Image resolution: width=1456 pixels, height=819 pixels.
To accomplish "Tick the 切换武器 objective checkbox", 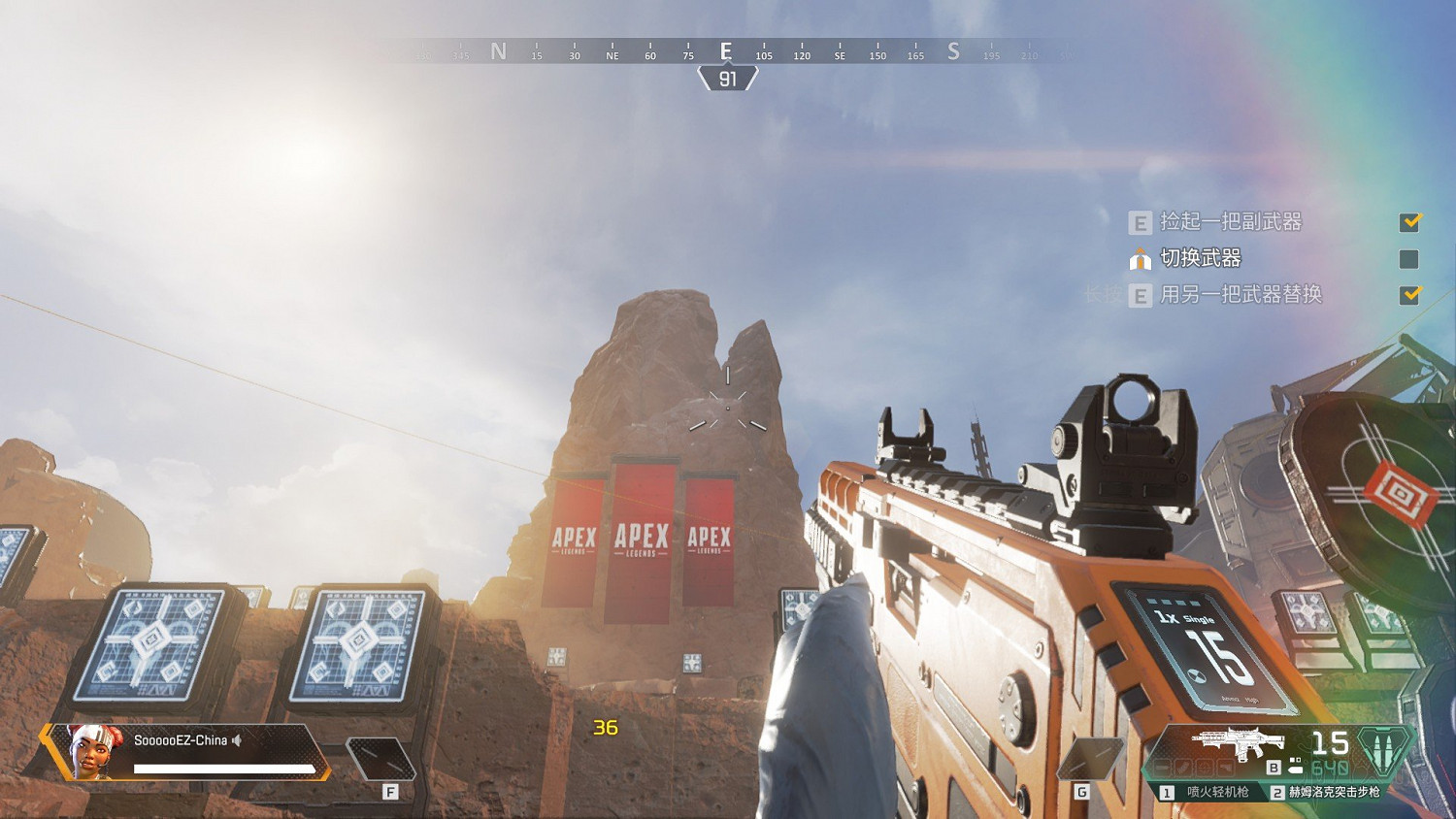I will point(1409,259).
